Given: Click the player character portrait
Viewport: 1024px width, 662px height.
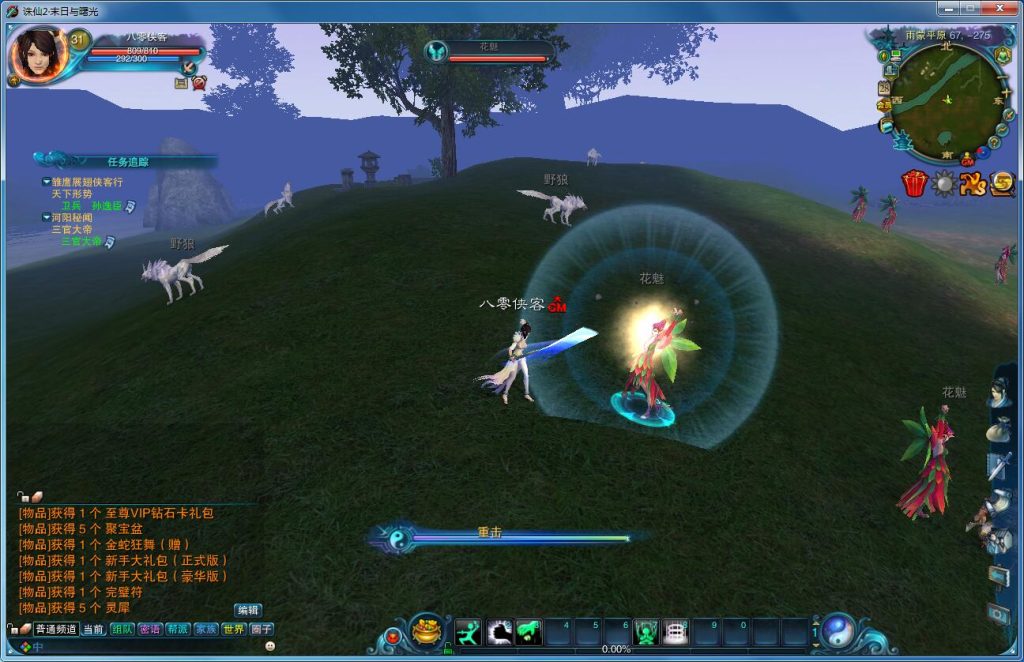Looking at the screenshot, I should 38,54.
